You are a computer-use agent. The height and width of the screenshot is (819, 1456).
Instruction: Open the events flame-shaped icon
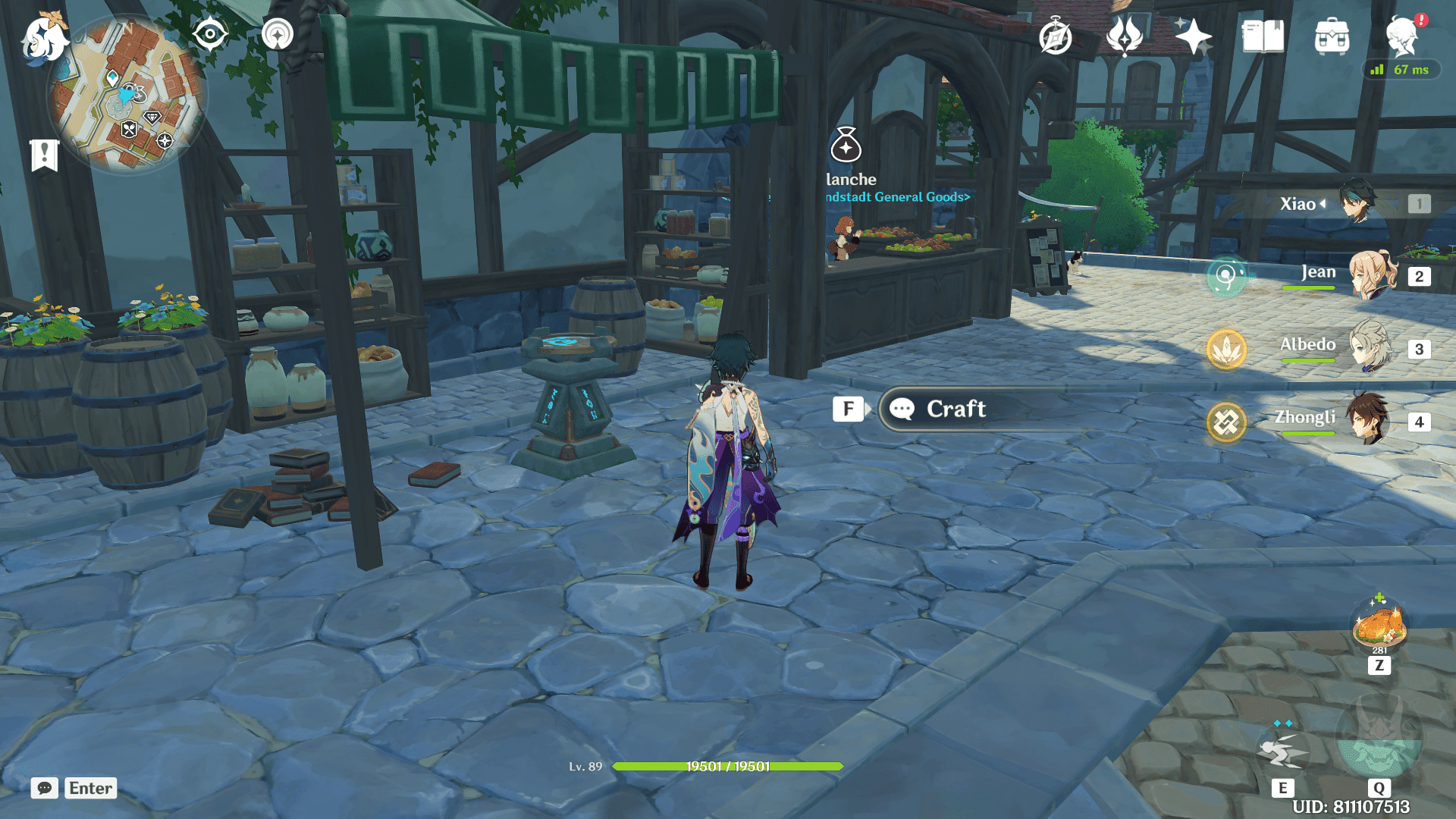click(1124, 36)
